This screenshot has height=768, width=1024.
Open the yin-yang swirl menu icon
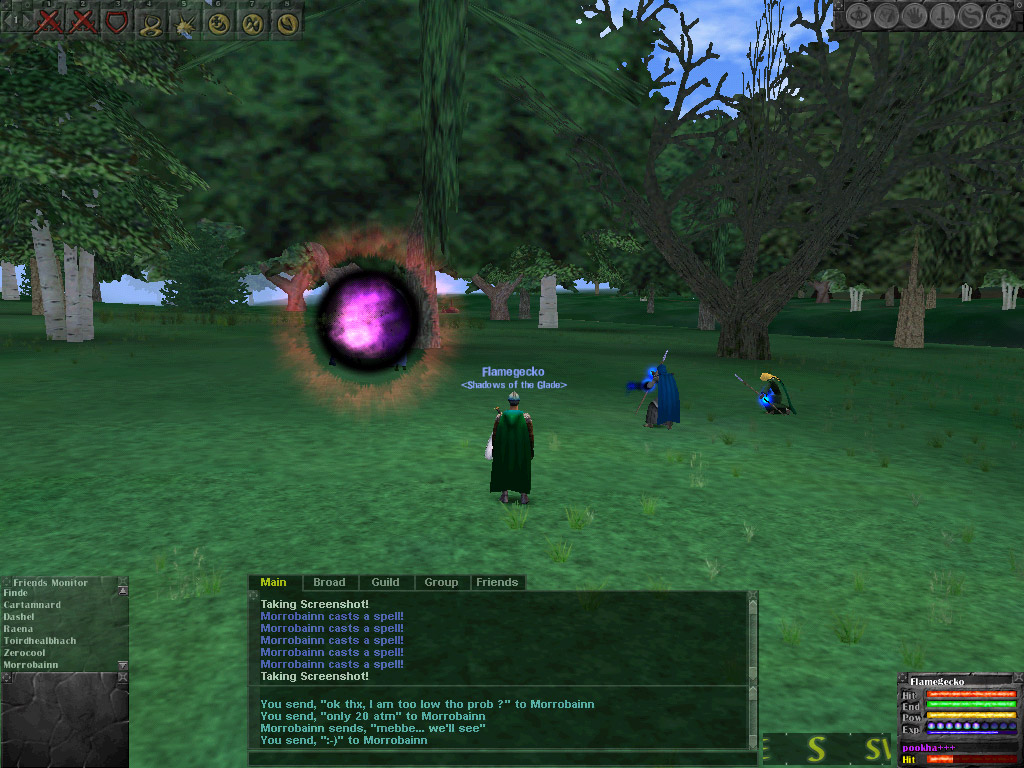click(x=969, y=16)
